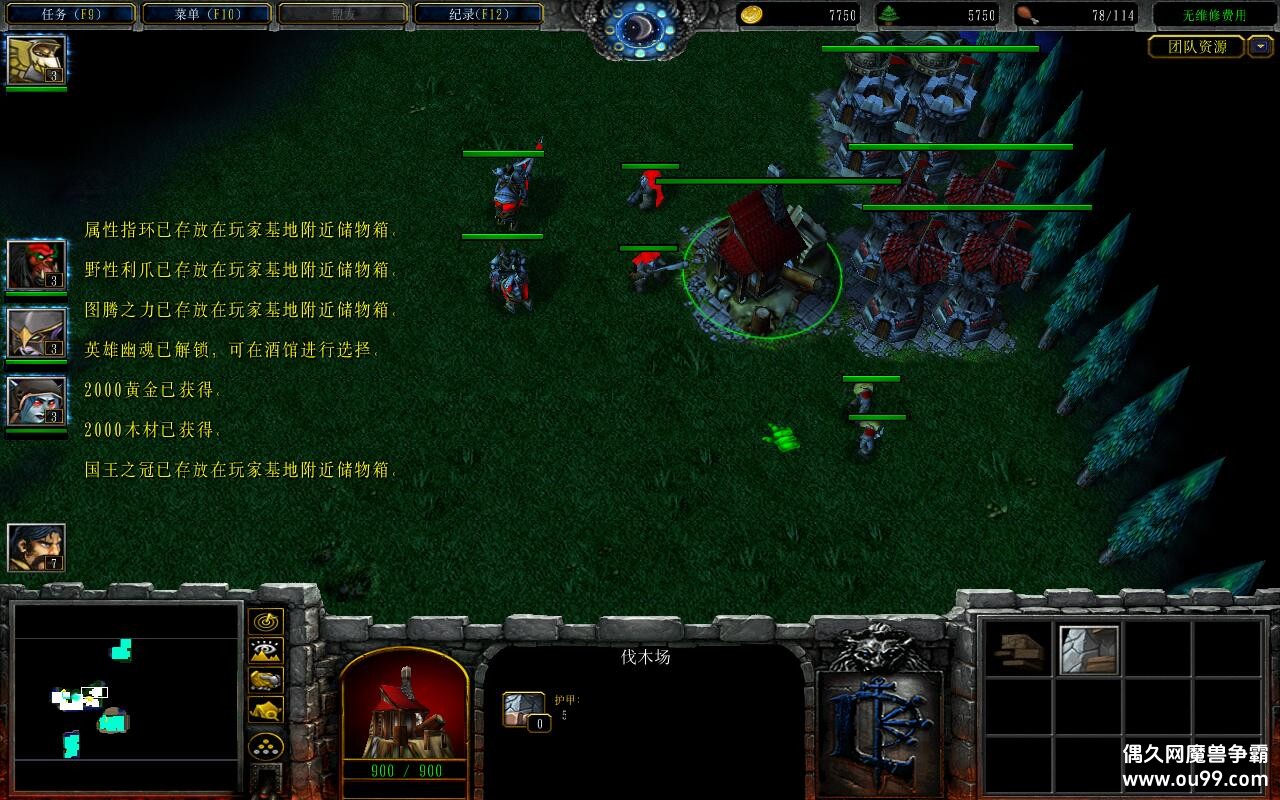Open the 菜单 (F10) game menu
This screenshot has width=1280, height=800.
click(207, 14)
